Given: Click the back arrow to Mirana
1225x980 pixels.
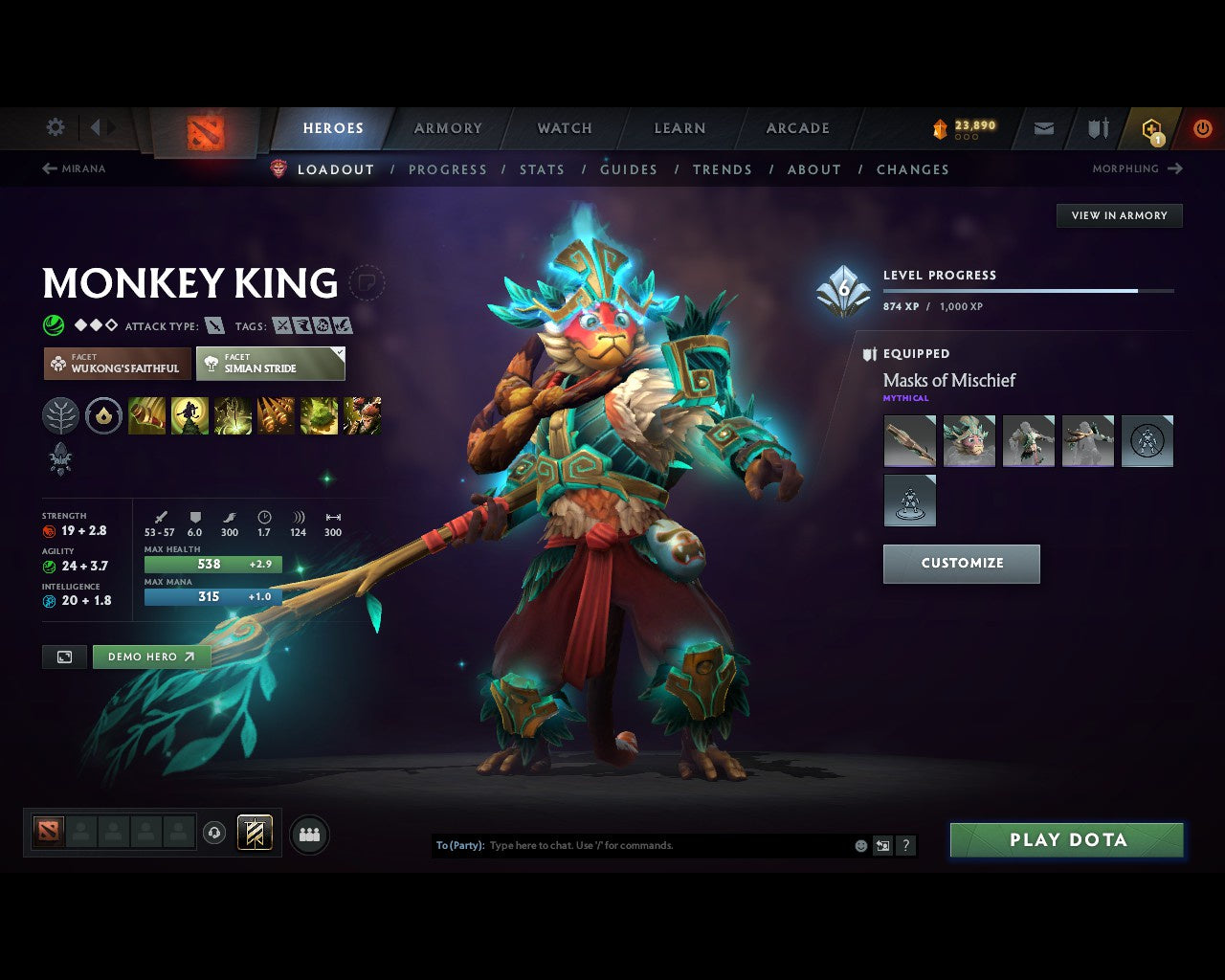Looking at the screenshot, I should click(48, 168).
